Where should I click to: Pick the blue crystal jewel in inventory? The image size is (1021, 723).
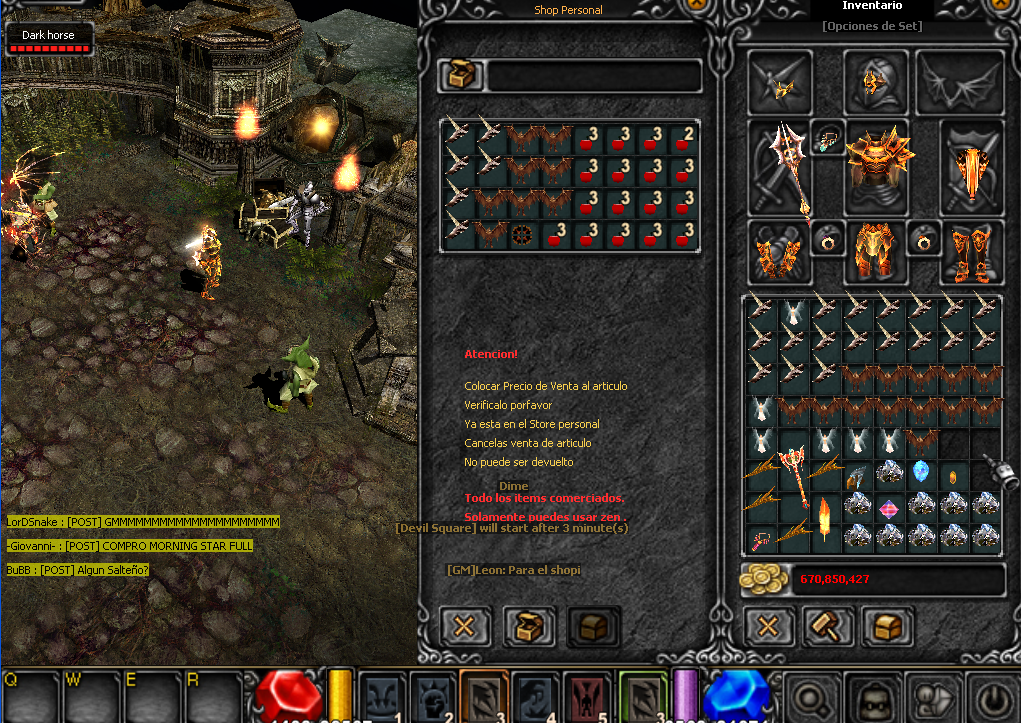pos(921,471)
